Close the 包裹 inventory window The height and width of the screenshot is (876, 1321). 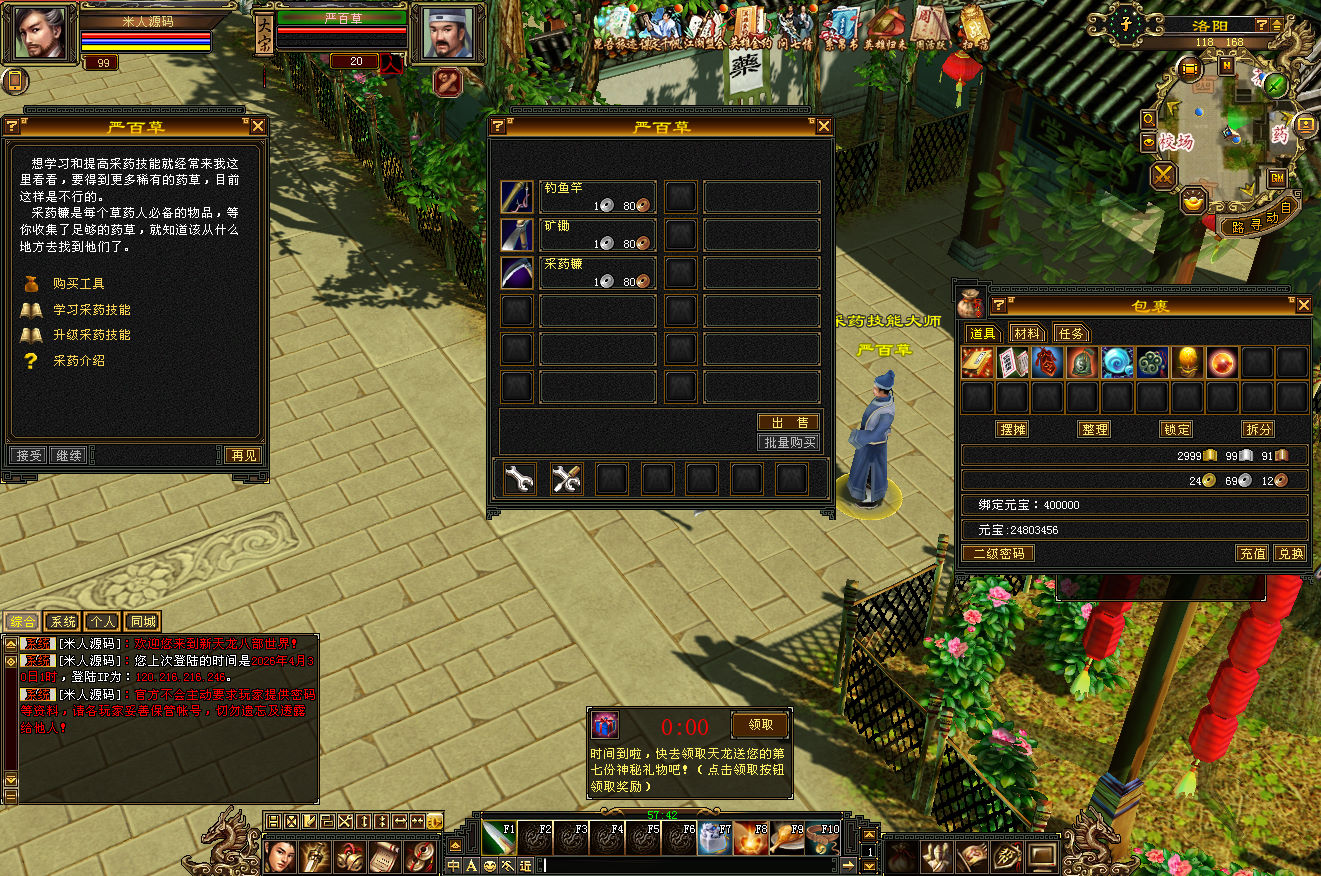[x=1303, y=305]
